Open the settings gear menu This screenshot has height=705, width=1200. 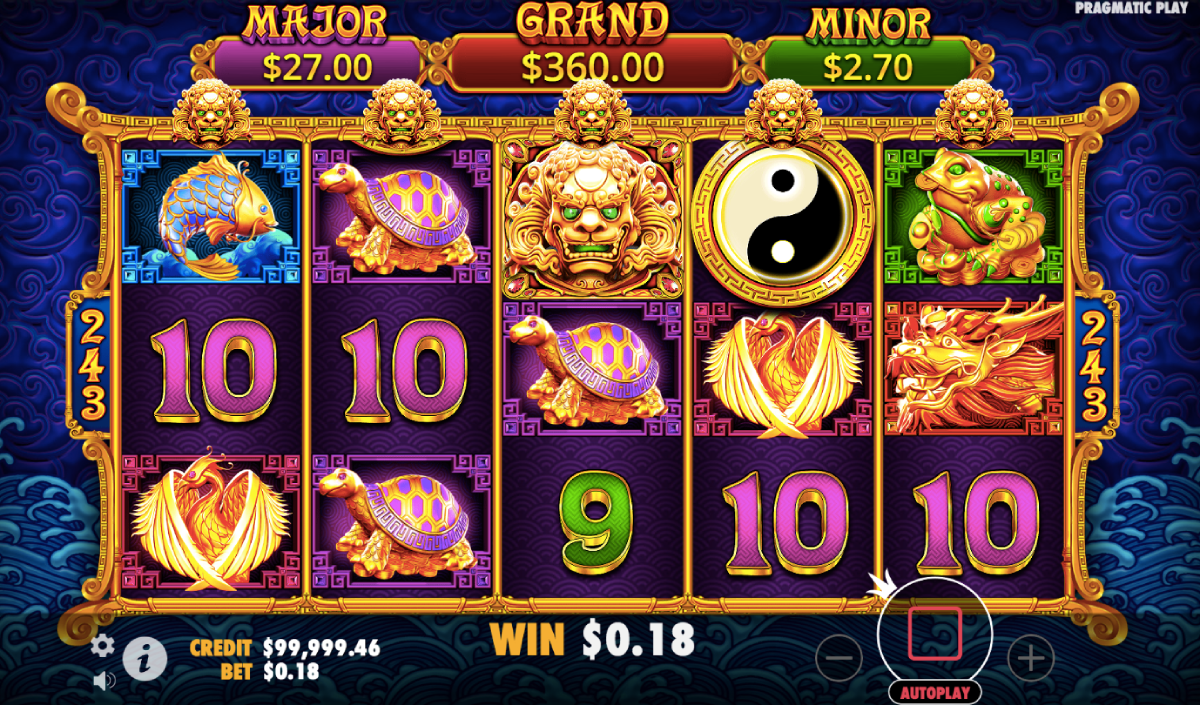pos(102,645)
